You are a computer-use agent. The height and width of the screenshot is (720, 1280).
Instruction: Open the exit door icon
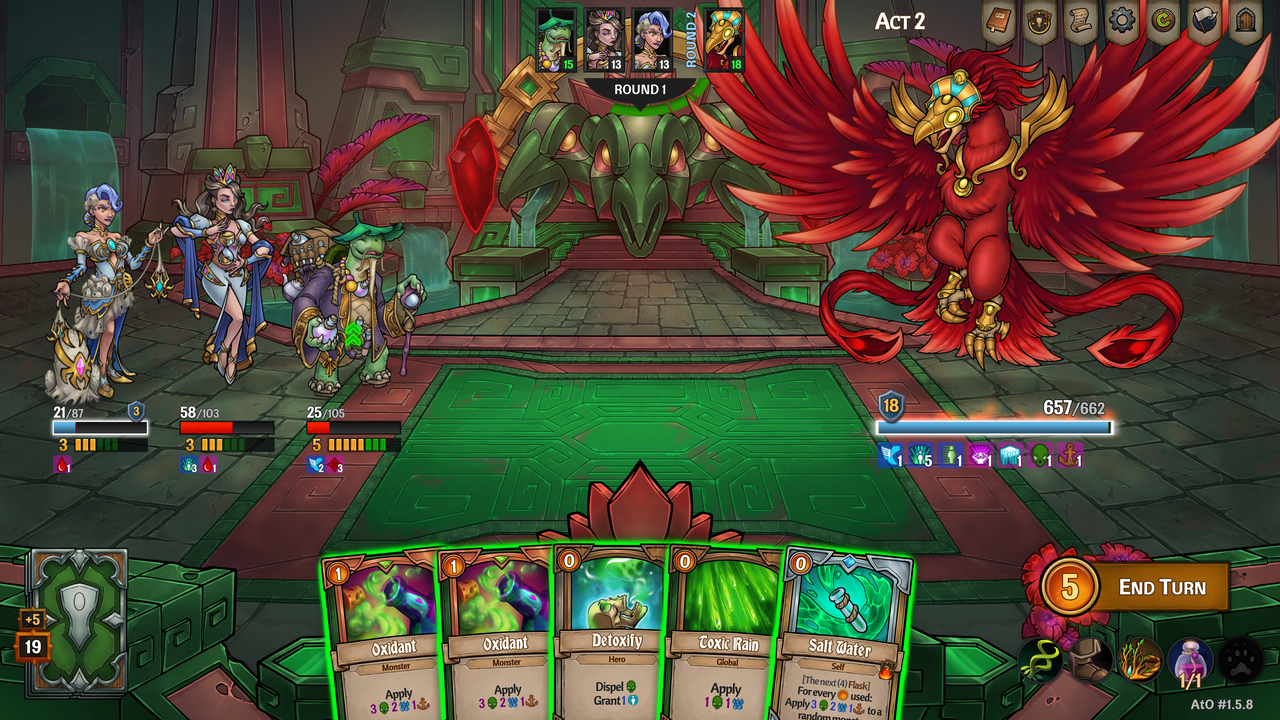click(x=1247, y=18)
